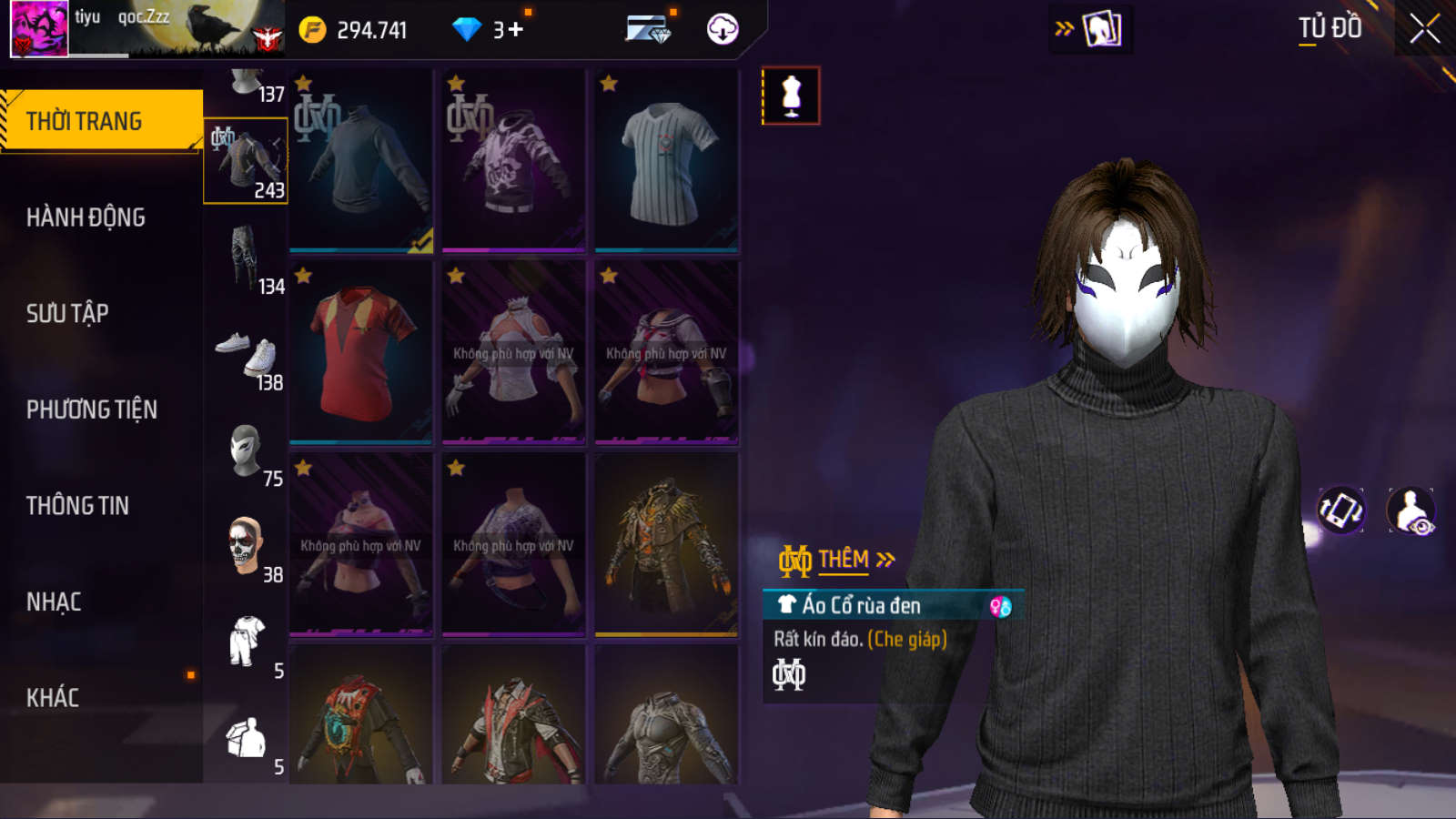Switch to the Hành Động tab

[x=86, y=217]
